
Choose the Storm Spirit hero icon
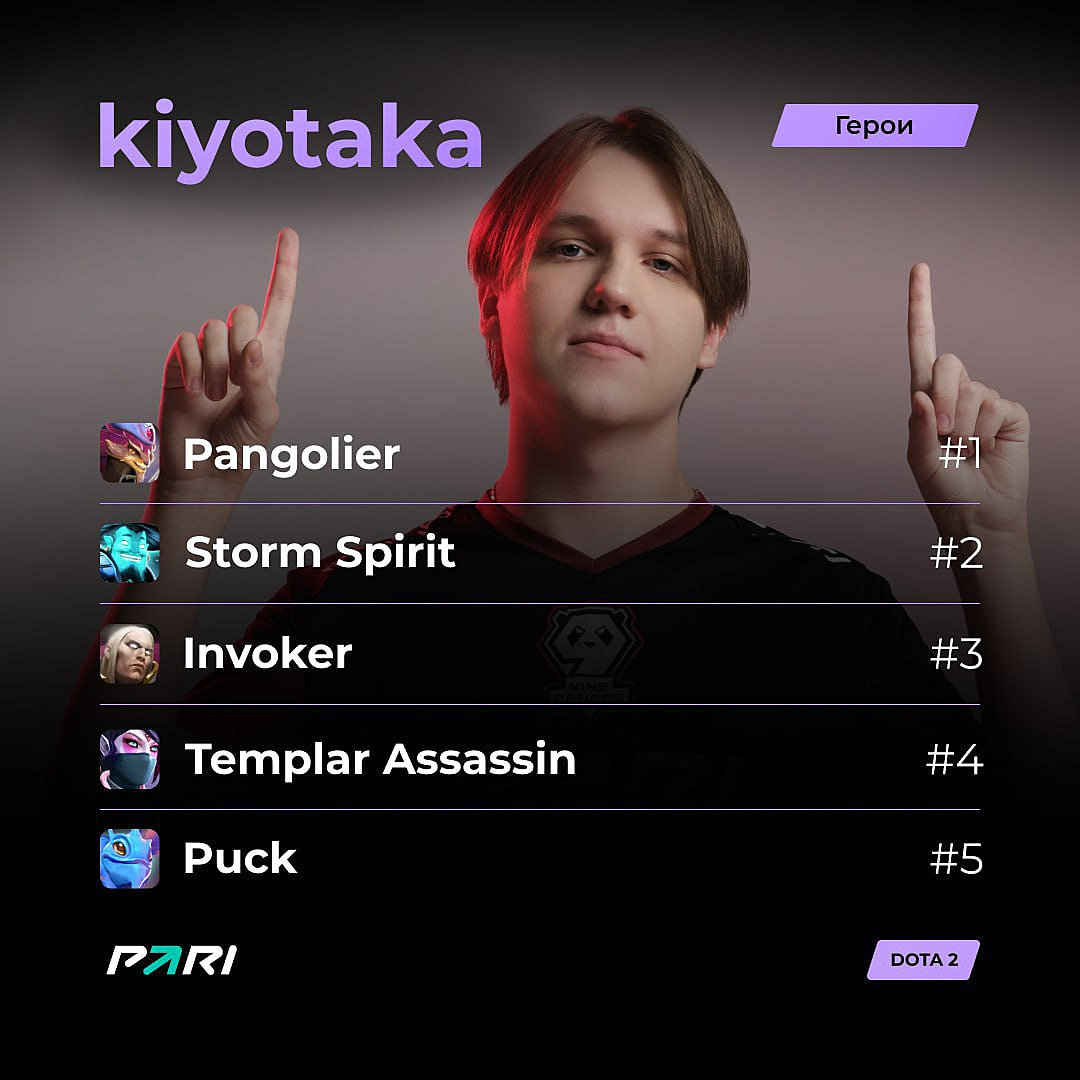pyautogui.click(x=129, y=553)
